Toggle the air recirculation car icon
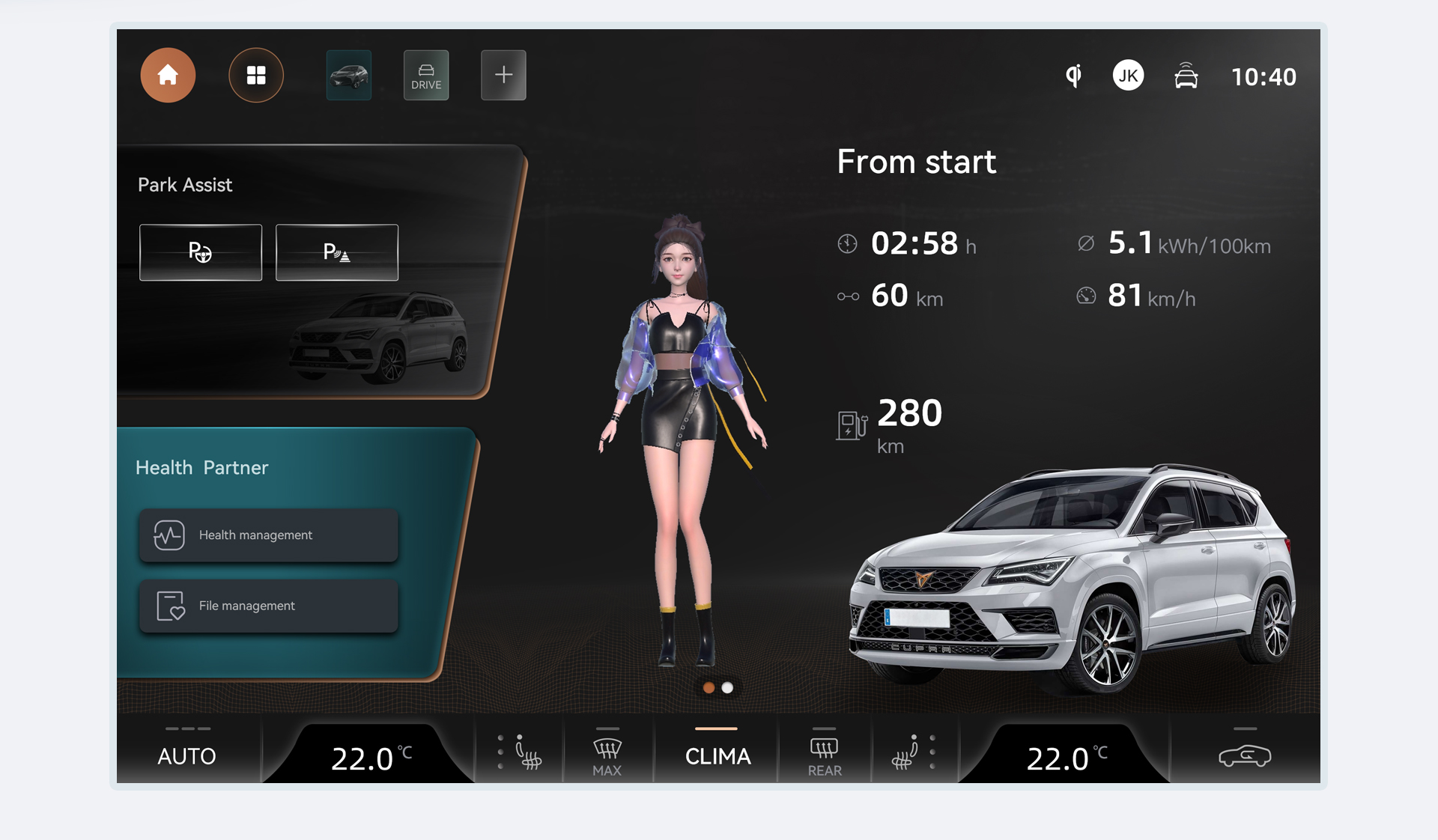This screenshot has width=1438, height=840. [x=1244, y=755]
